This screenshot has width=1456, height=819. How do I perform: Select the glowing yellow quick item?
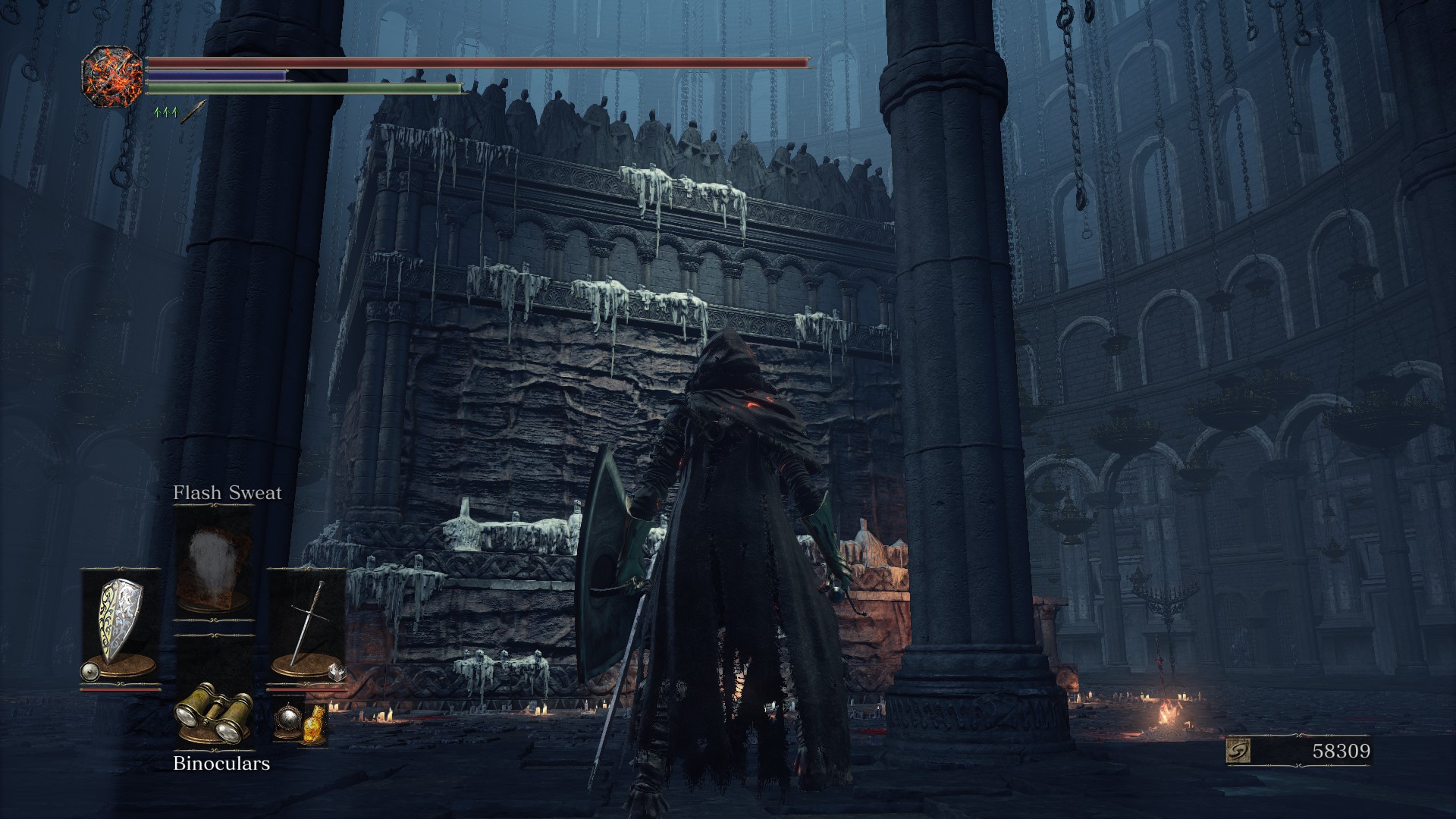(314, 723)
